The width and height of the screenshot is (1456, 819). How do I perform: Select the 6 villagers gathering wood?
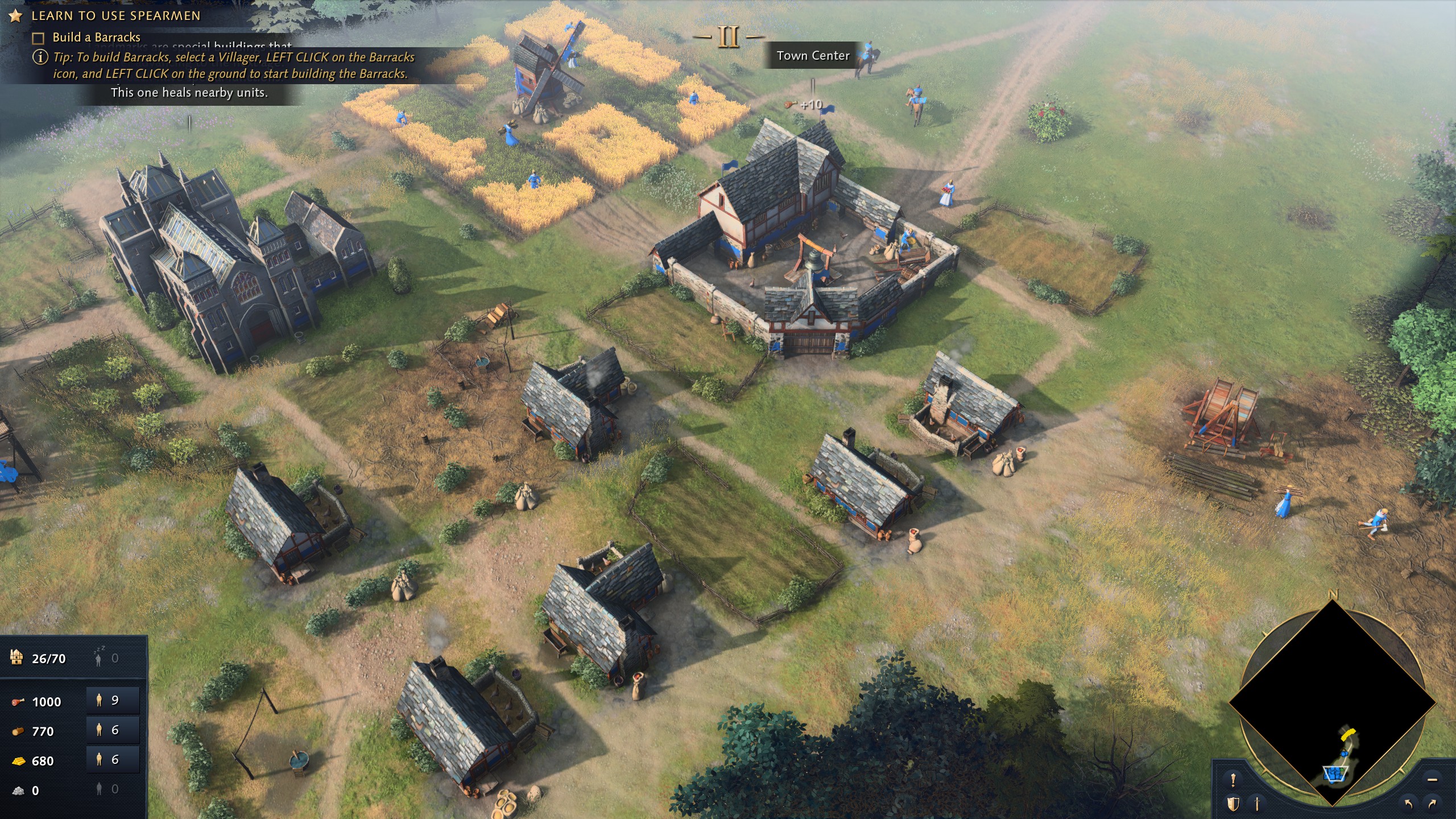pyautogui.click(x=113, y=730)
